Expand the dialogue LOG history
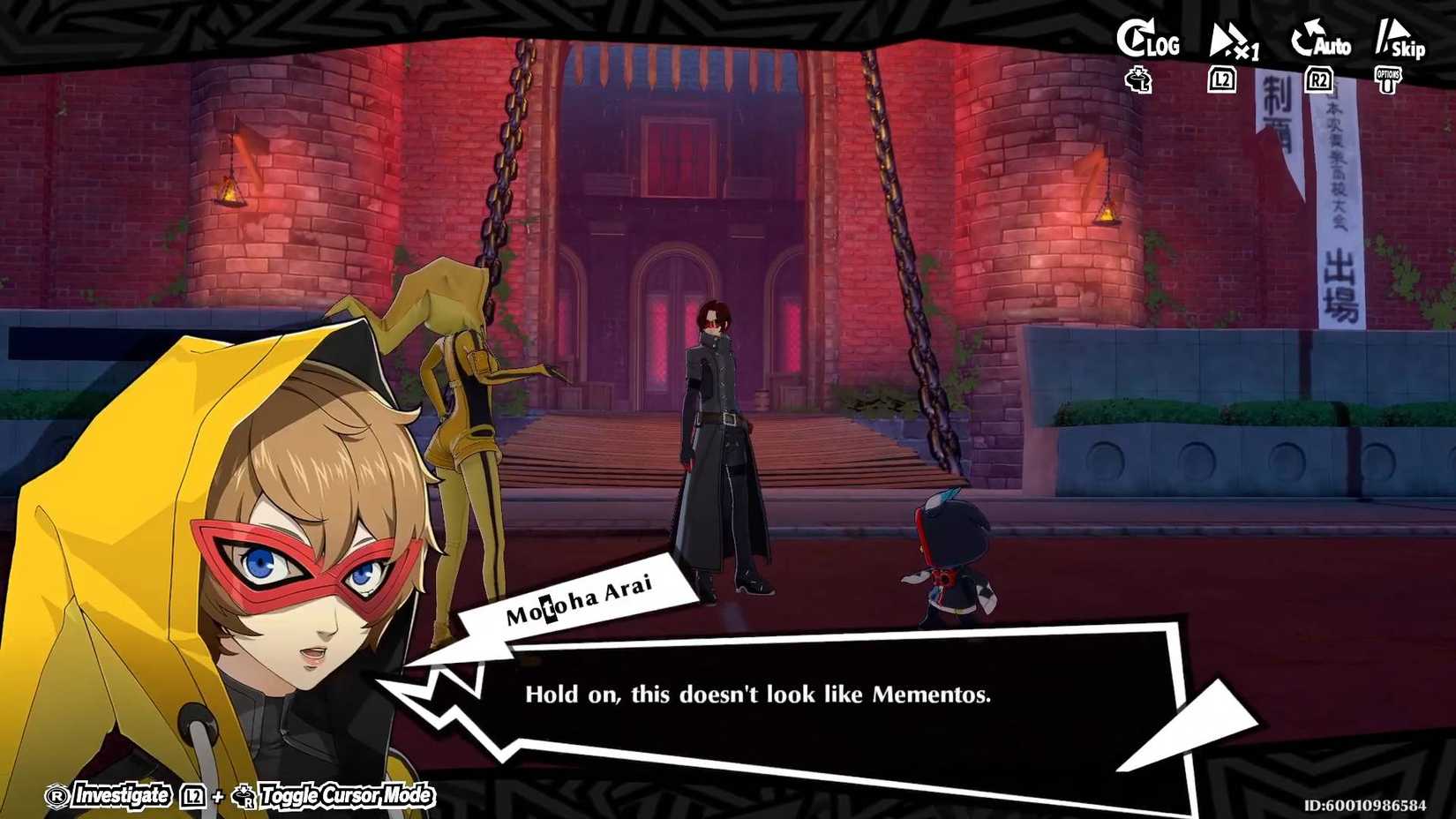 click(1147, 40)
